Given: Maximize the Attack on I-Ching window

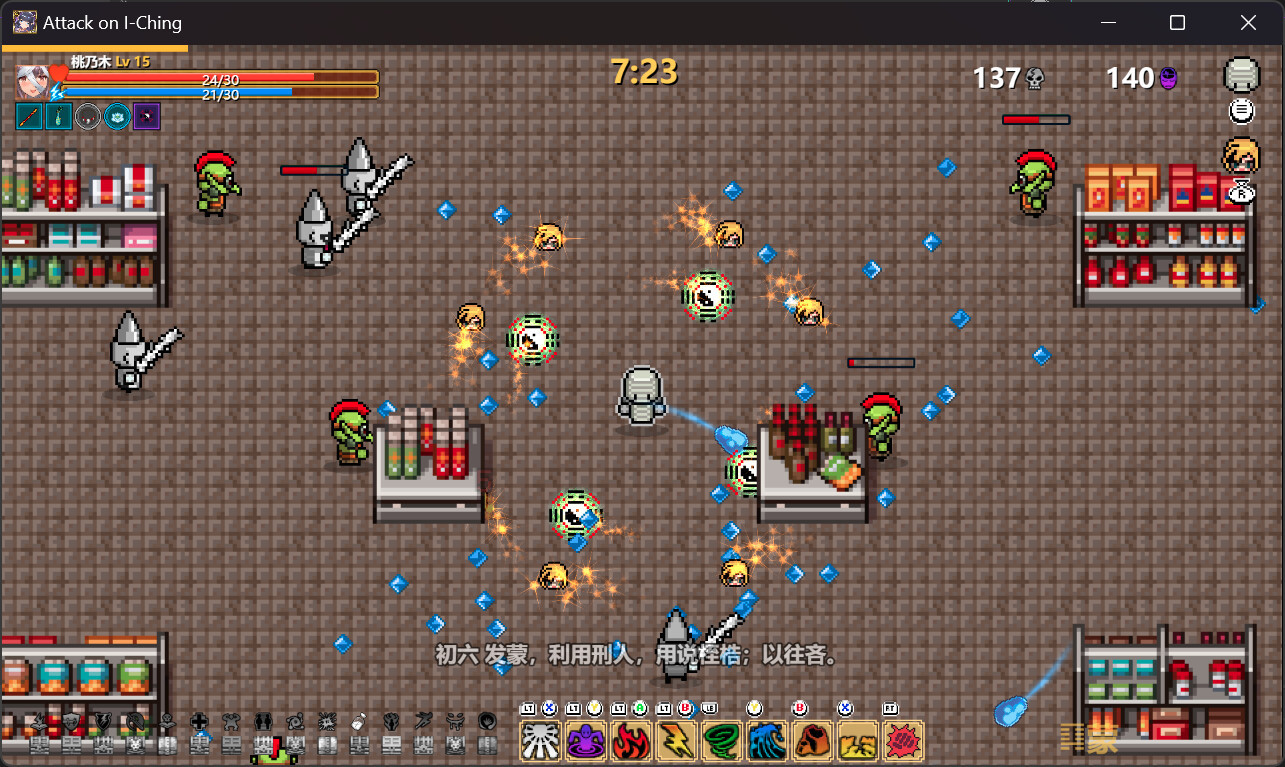Looking at the screenshot, I should [1178, 22].
